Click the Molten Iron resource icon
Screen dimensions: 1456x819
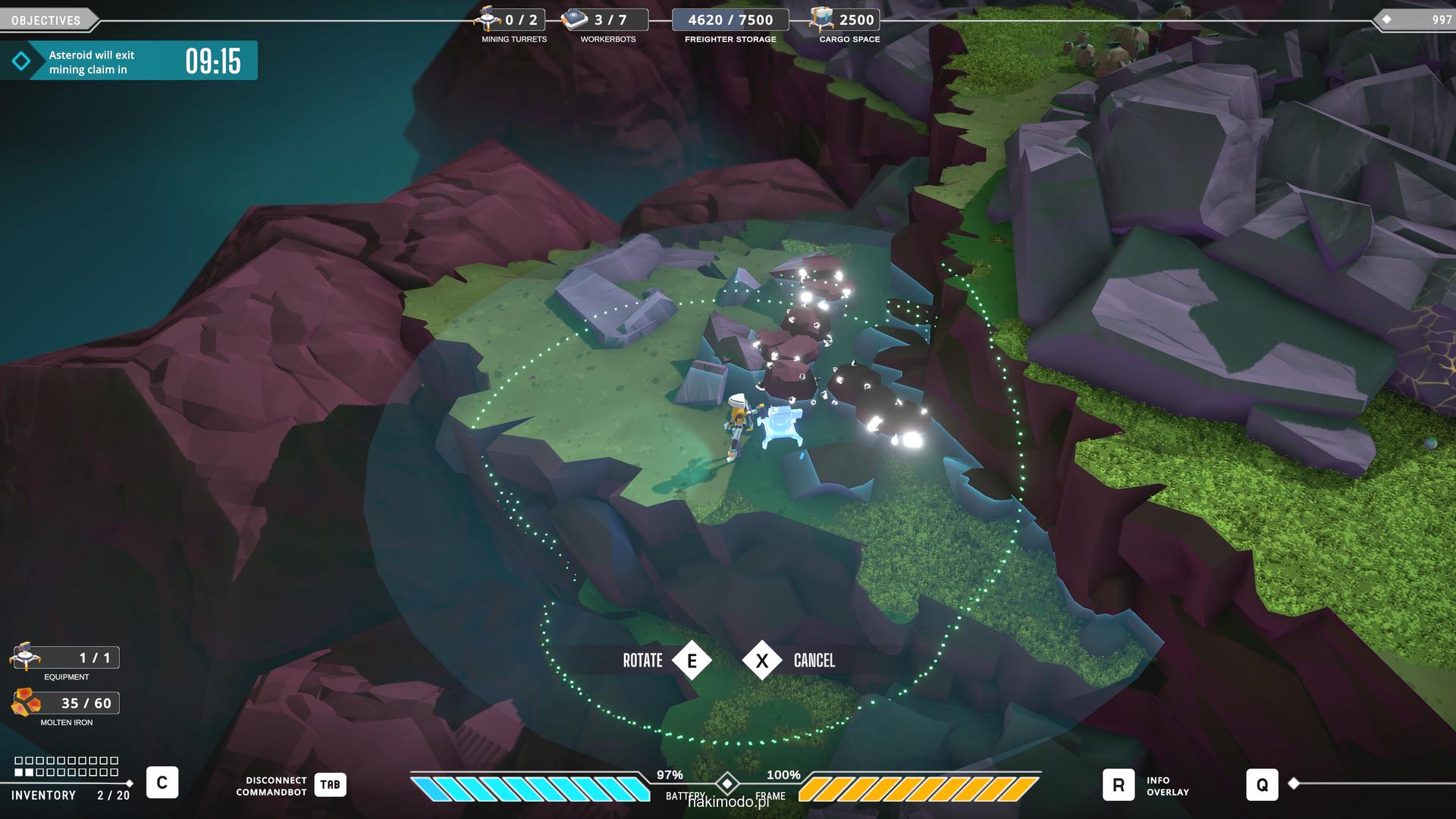click(x=27, y=703)
